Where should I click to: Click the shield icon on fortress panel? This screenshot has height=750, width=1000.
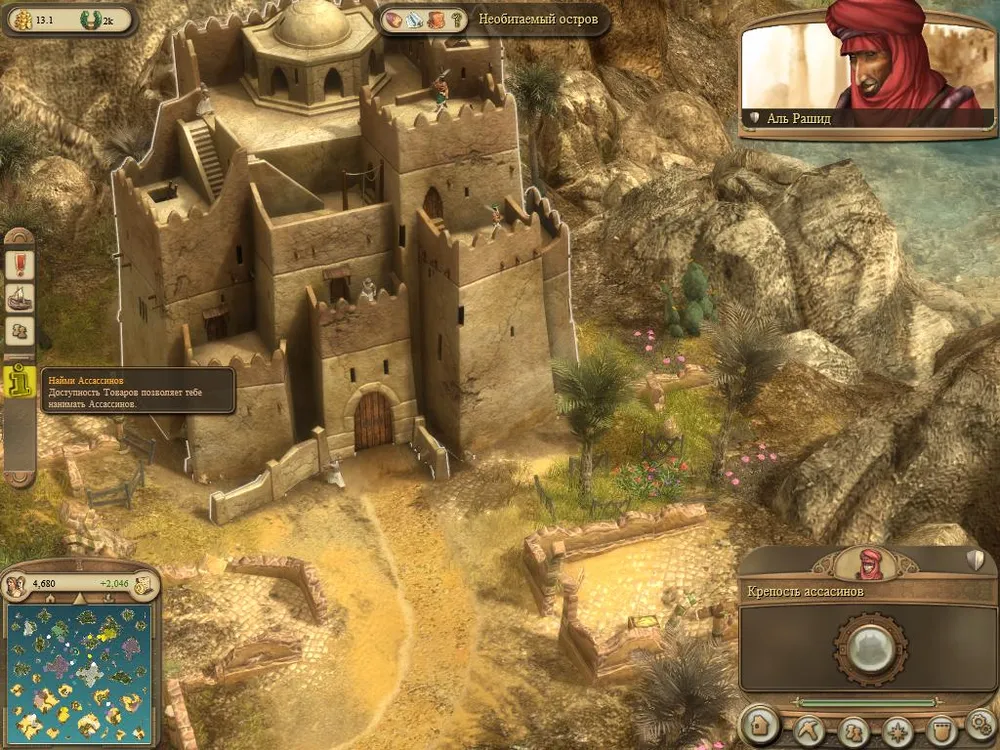[x=975, y=560]
